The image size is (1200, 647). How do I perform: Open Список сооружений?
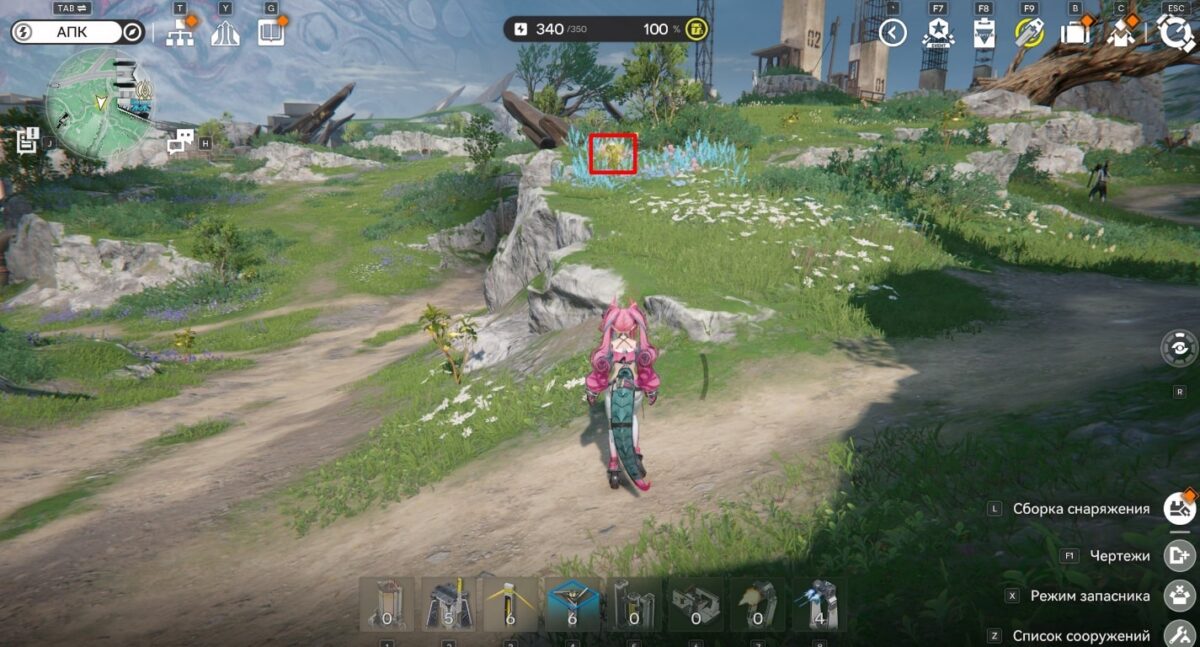(1180, 635)
